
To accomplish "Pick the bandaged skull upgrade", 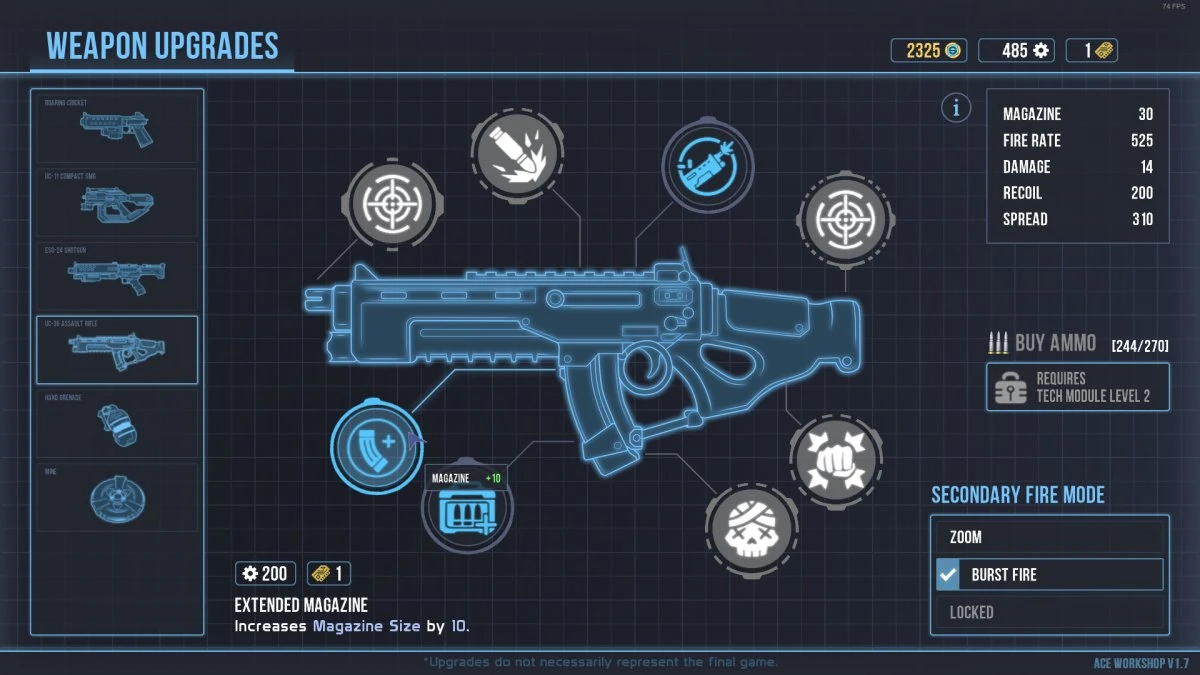I will pyautogui.click(x=751, y=527).
